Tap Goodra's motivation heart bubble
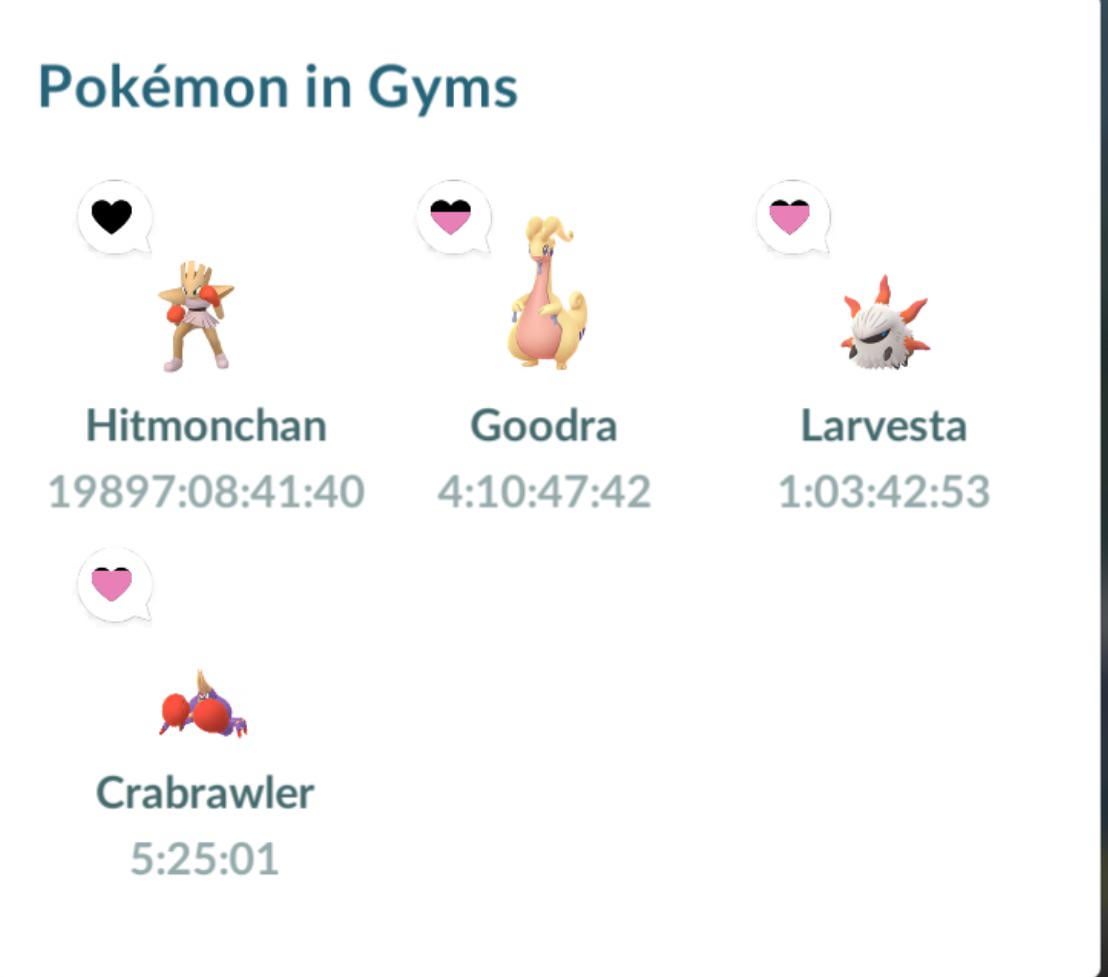The width and height of the screenshot is (1108, 977). [452, 216]
